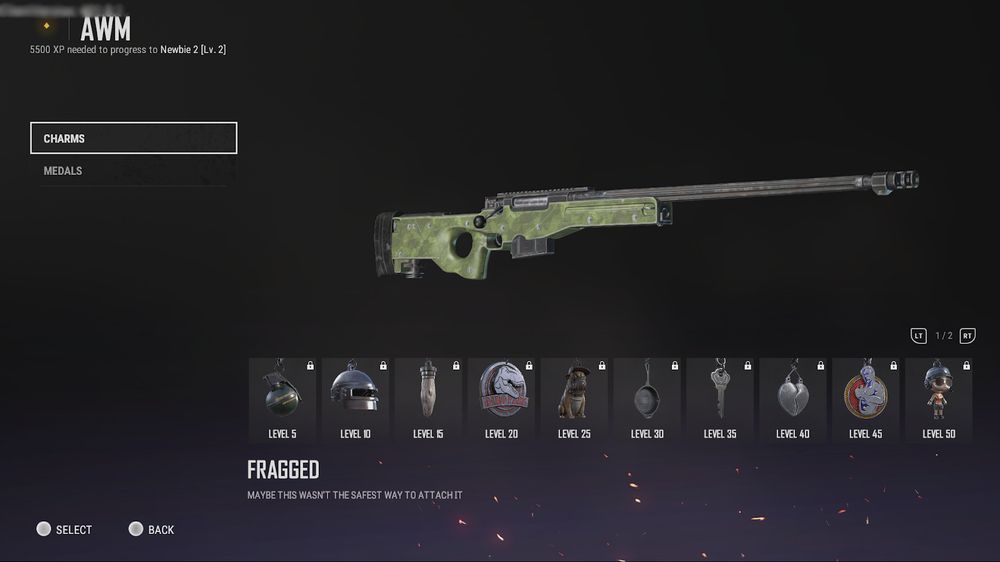The height and width of the screenshot is (562, 1000).
Task: Pick the Level 15 charm
Action: (428, 399)
